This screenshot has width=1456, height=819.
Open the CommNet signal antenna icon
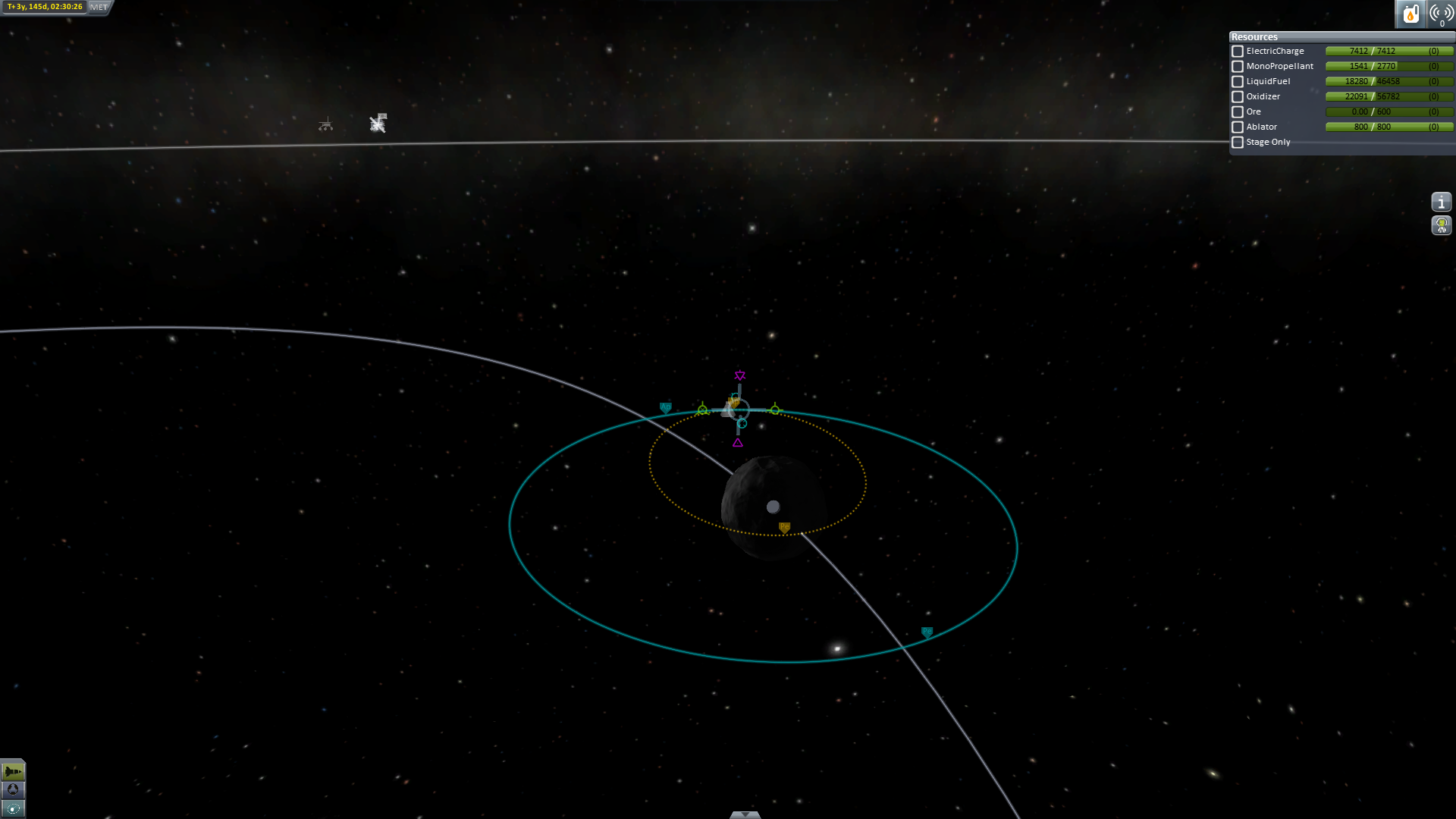(1441, 14)
